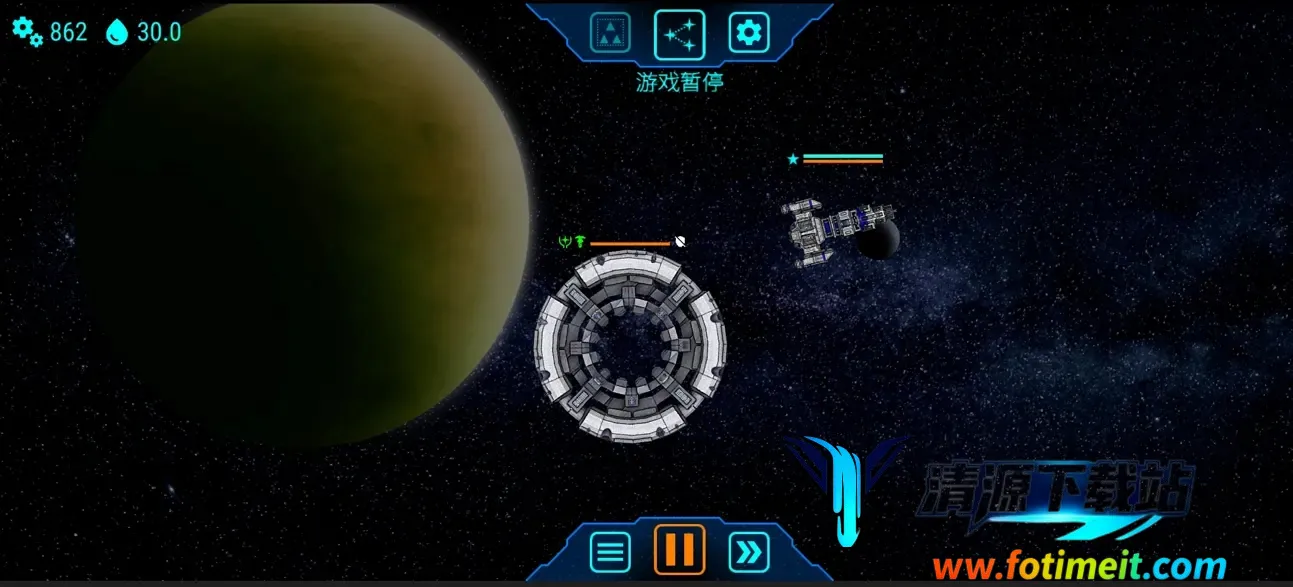Activate the fast-forward double arrow button
Viewport: 1293px width, 587px height.
748,551
